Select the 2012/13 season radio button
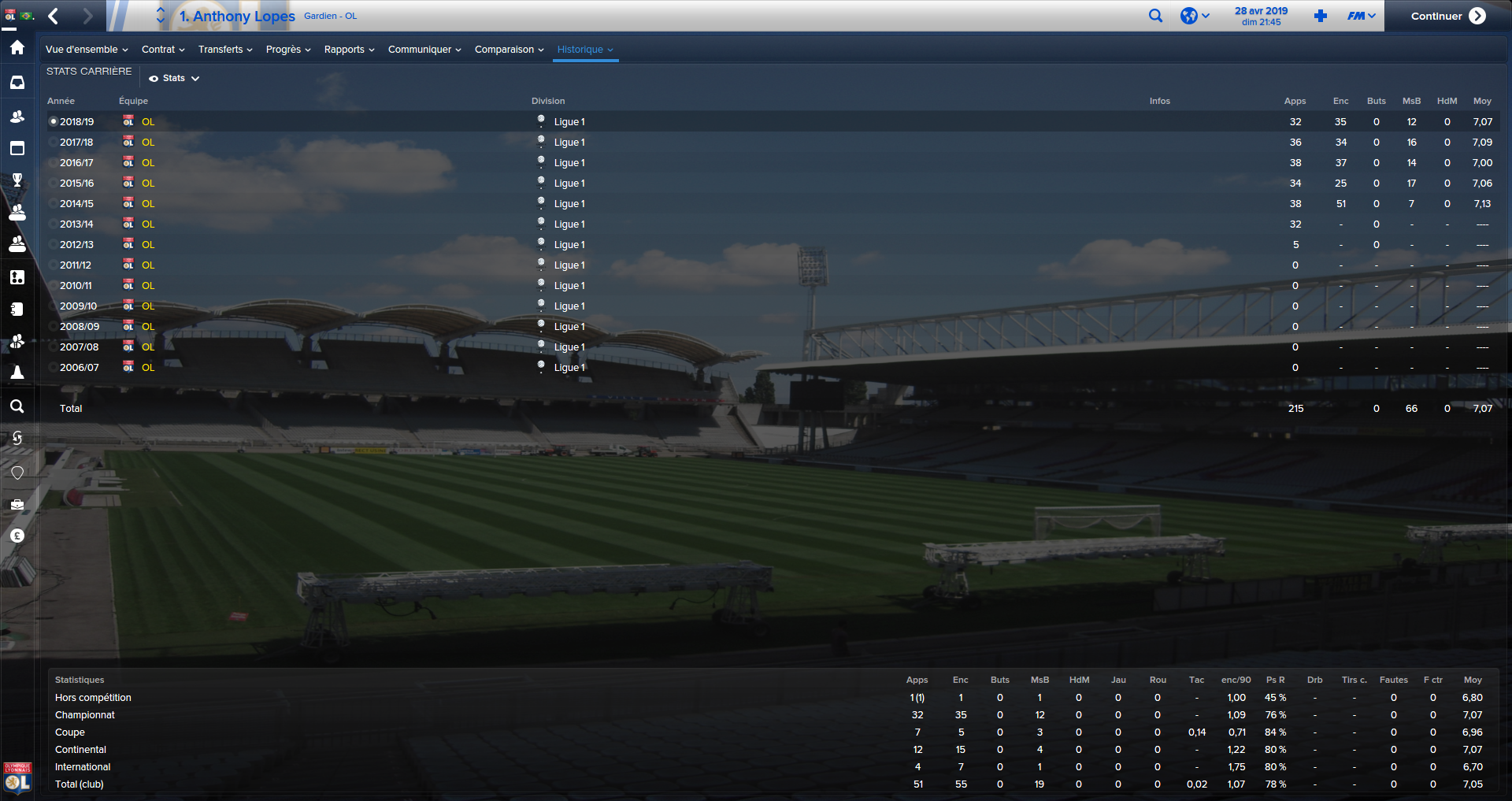1512x801 pixels. pyautogui.click(x=54, y=244)
